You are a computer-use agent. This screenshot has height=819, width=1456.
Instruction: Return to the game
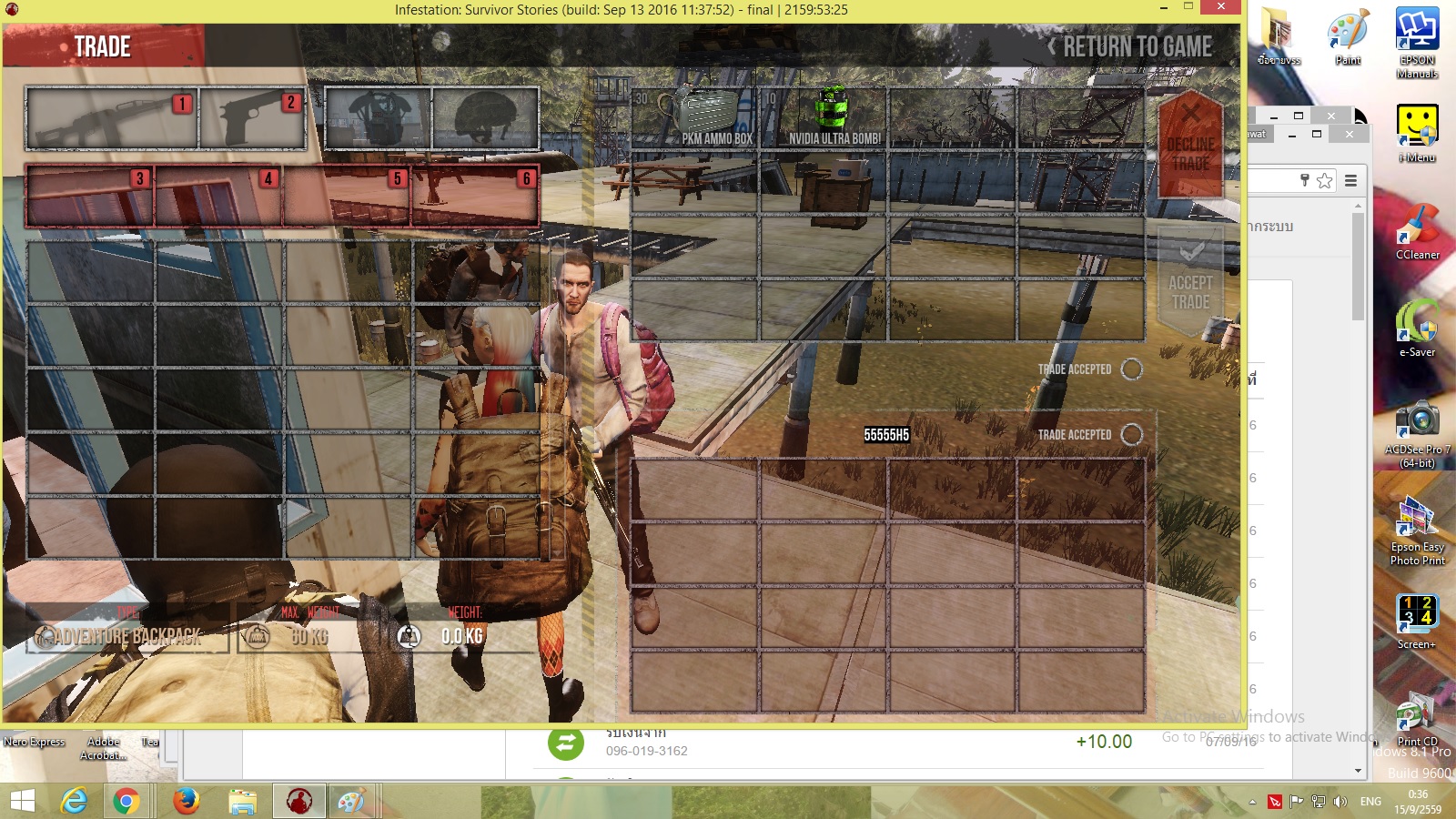(x=1133, y=47)
